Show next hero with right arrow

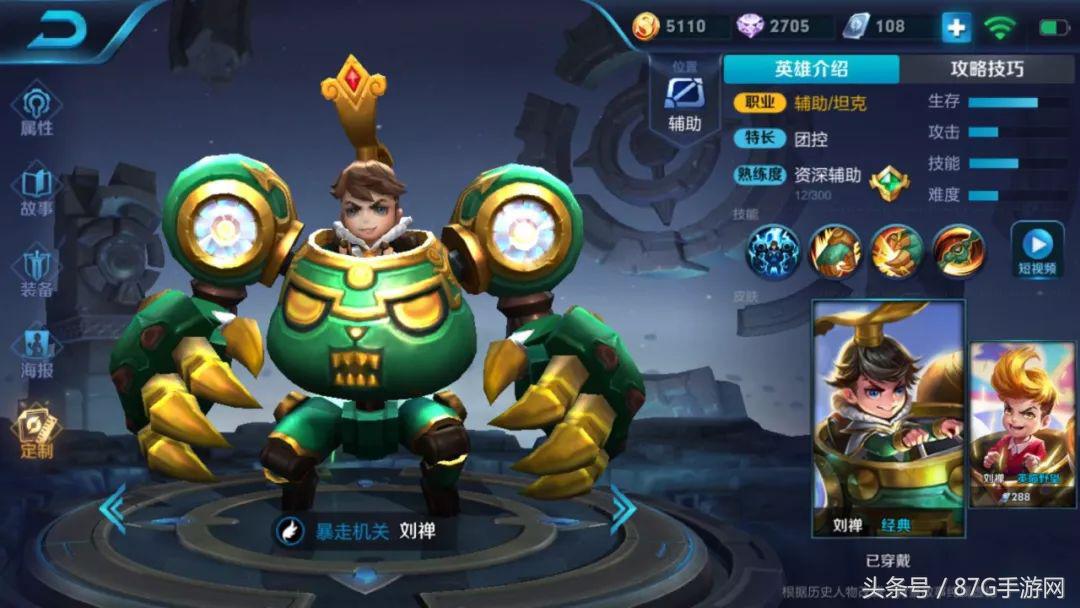[624, 508]
